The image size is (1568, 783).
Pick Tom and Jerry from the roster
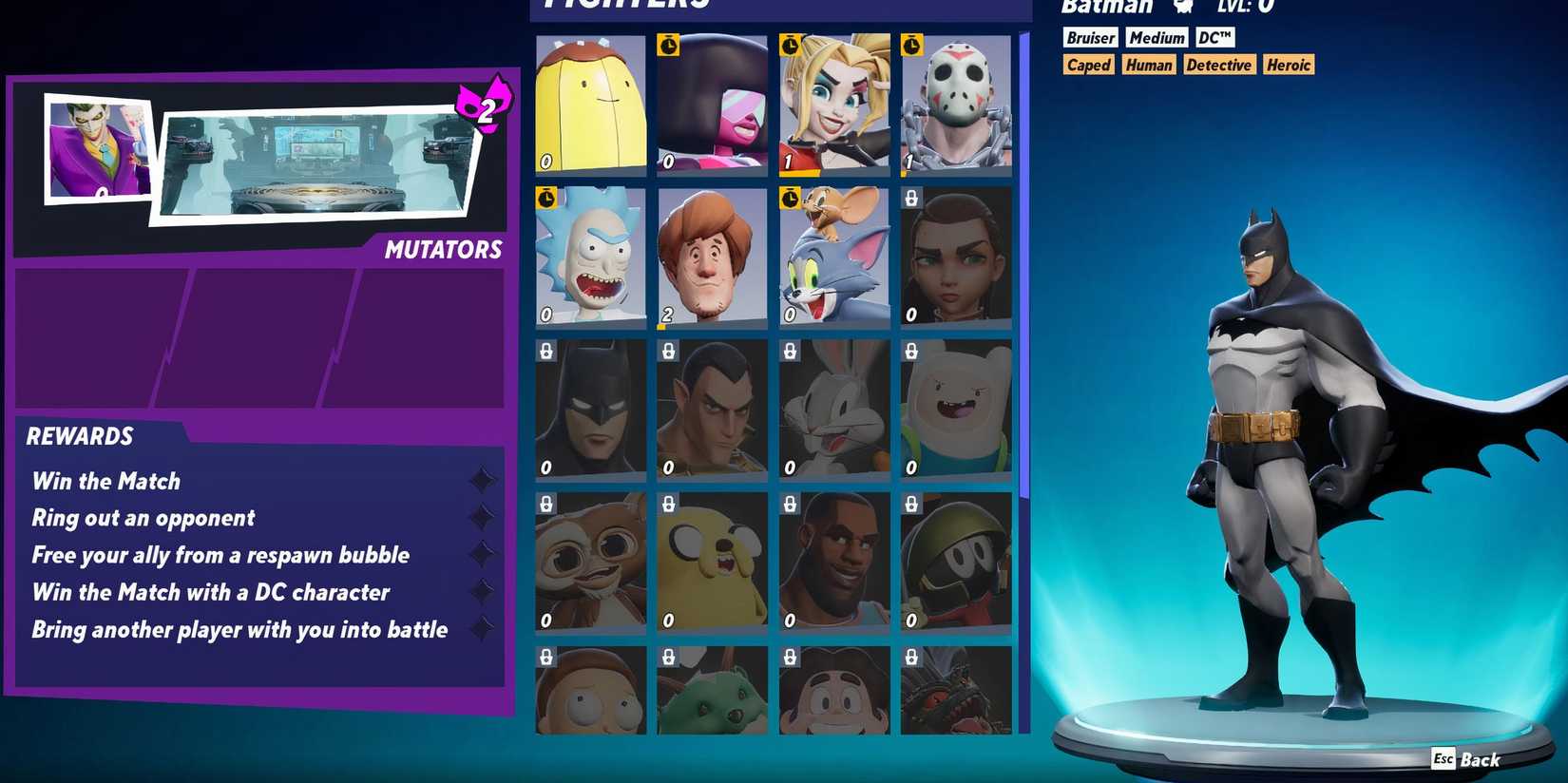coord(833,255)
